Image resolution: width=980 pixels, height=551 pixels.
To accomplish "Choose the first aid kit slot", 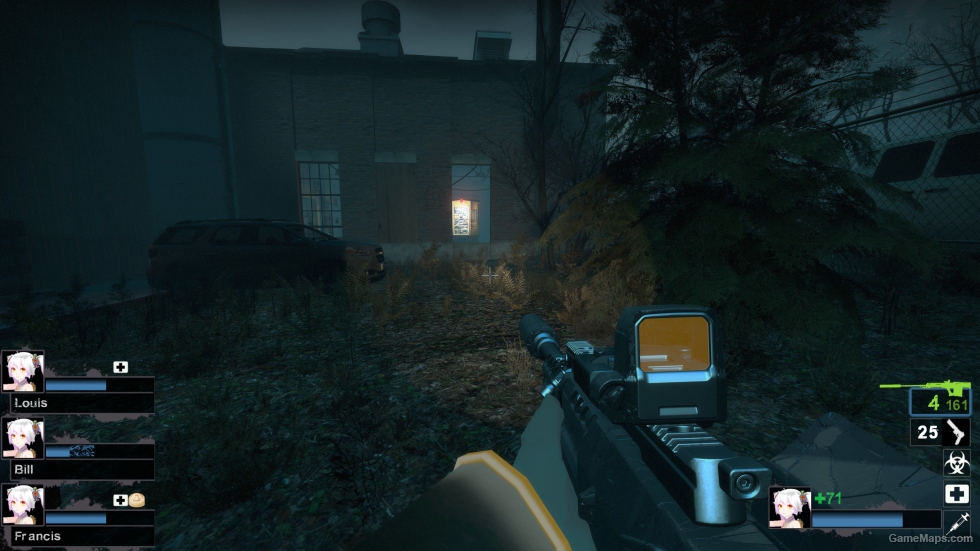I will coord(956,493).
